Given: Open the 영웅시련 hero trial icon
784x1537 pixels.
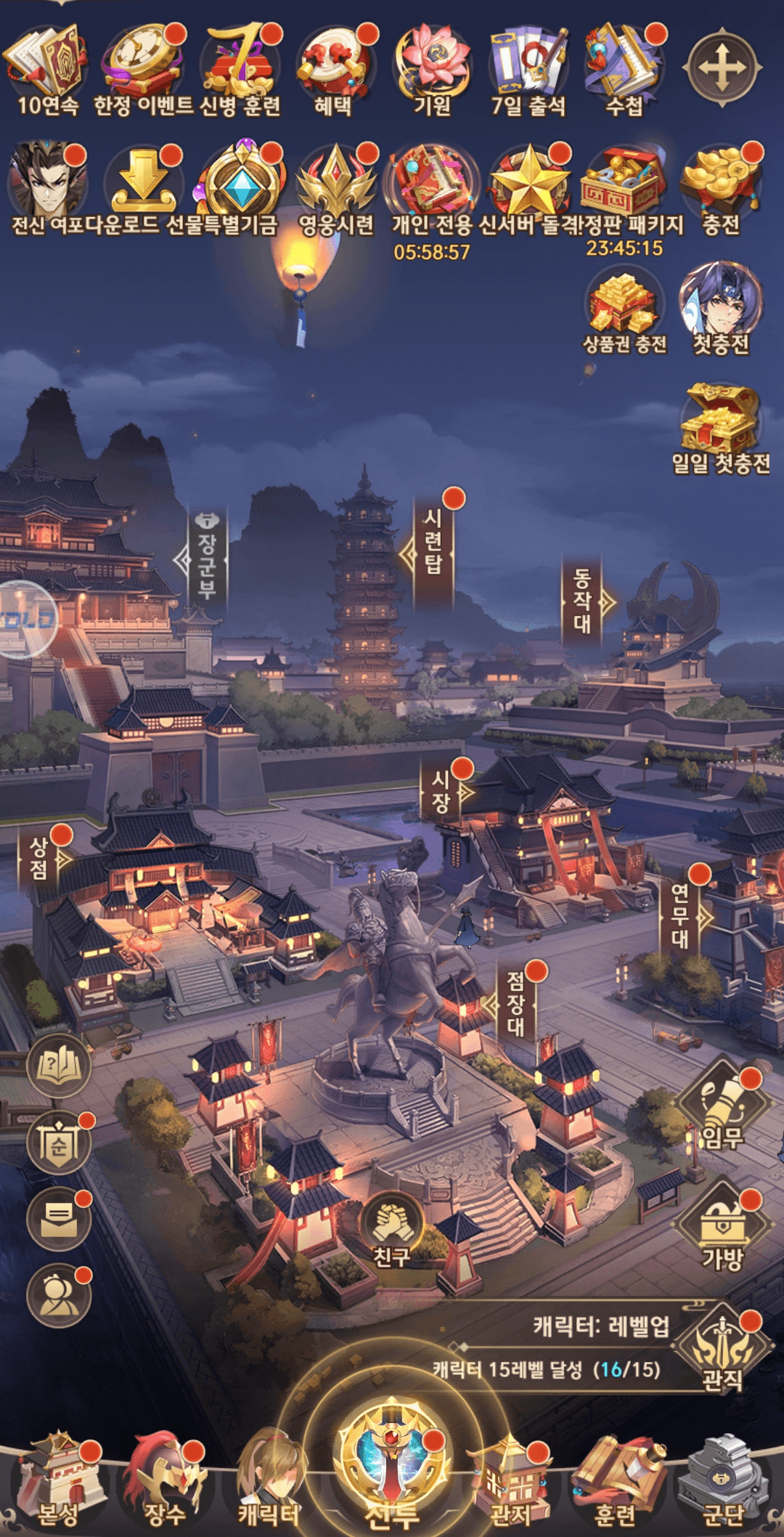Looking at the screenshot, I should tap(335, 186).
